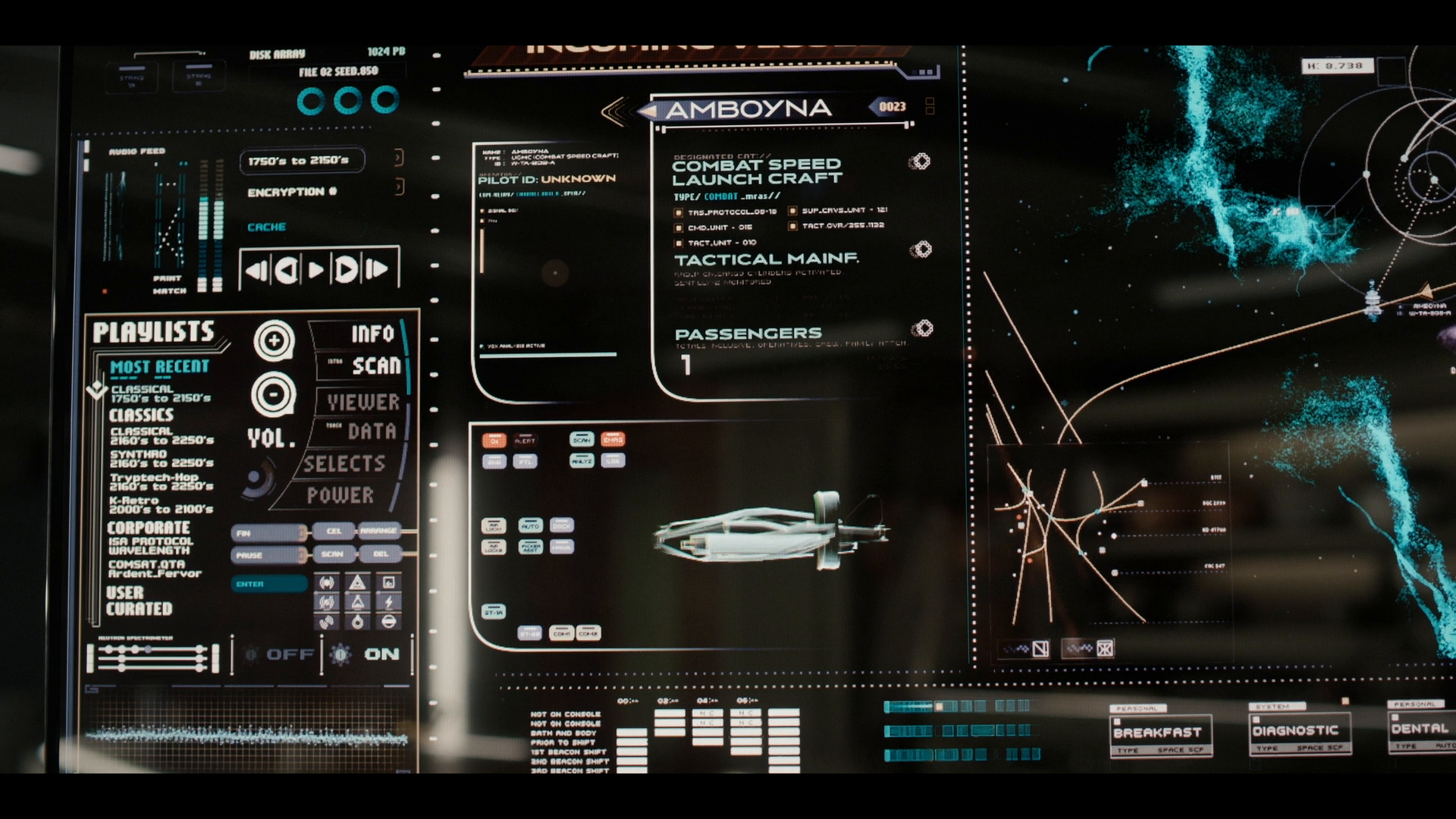
Task: Hit the PAUSE pill button
Action: coord(268,555)
